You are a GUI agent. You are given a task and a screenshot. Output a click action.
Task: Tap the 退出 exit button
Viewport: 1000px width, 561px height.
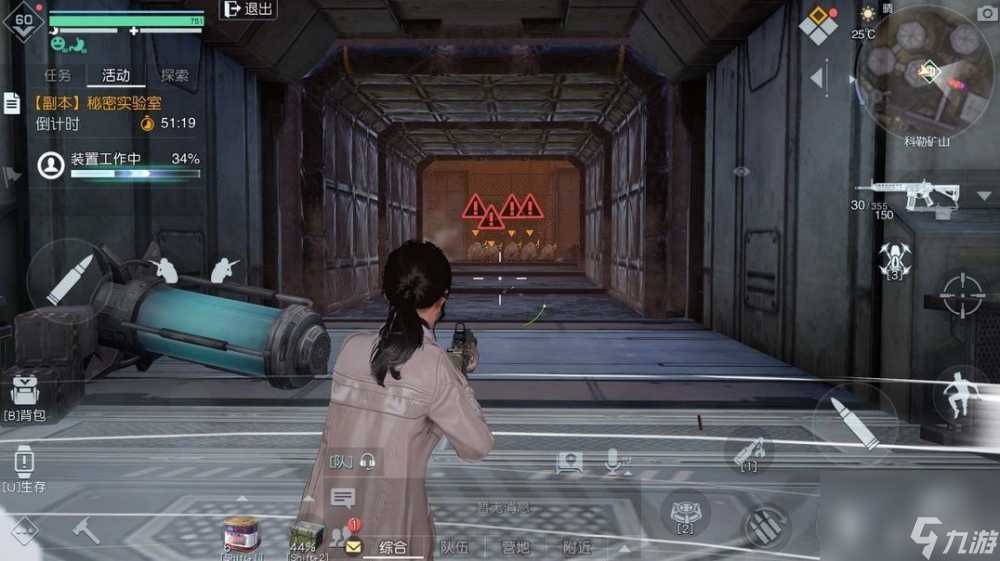[248, 10]
